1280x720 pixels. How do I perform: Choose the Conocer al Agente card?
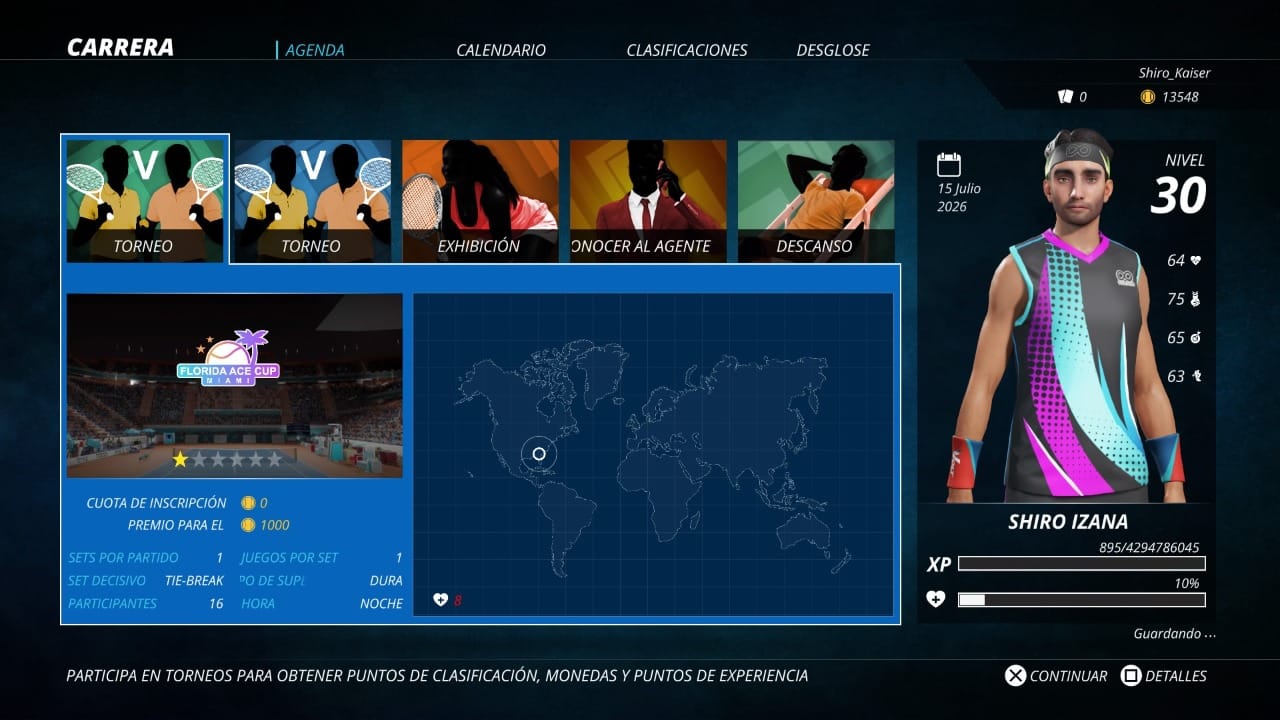[x=648, y=200]
